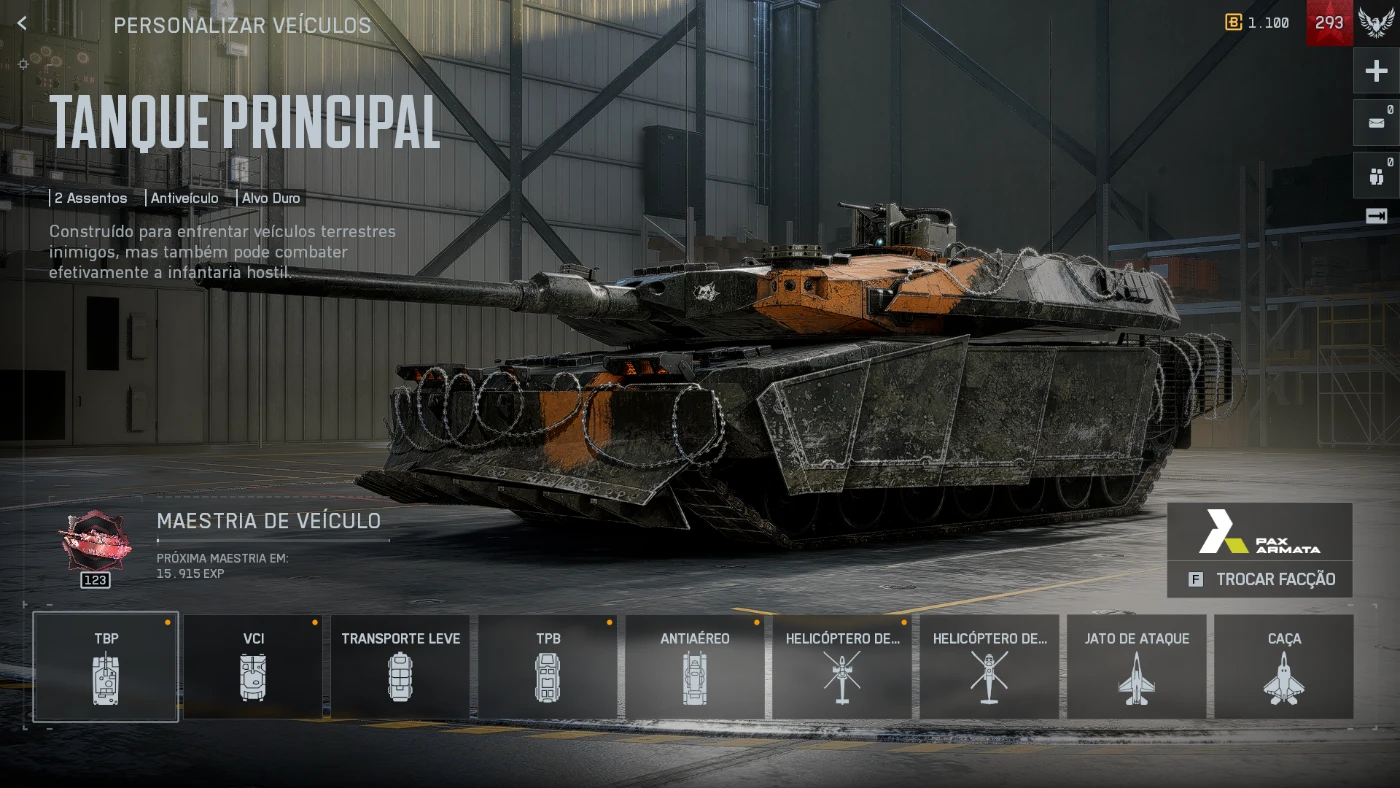1400x788 pixels.
Task: Collapse the side panel with the arrow icon
Action: [x=1376, y=216]
